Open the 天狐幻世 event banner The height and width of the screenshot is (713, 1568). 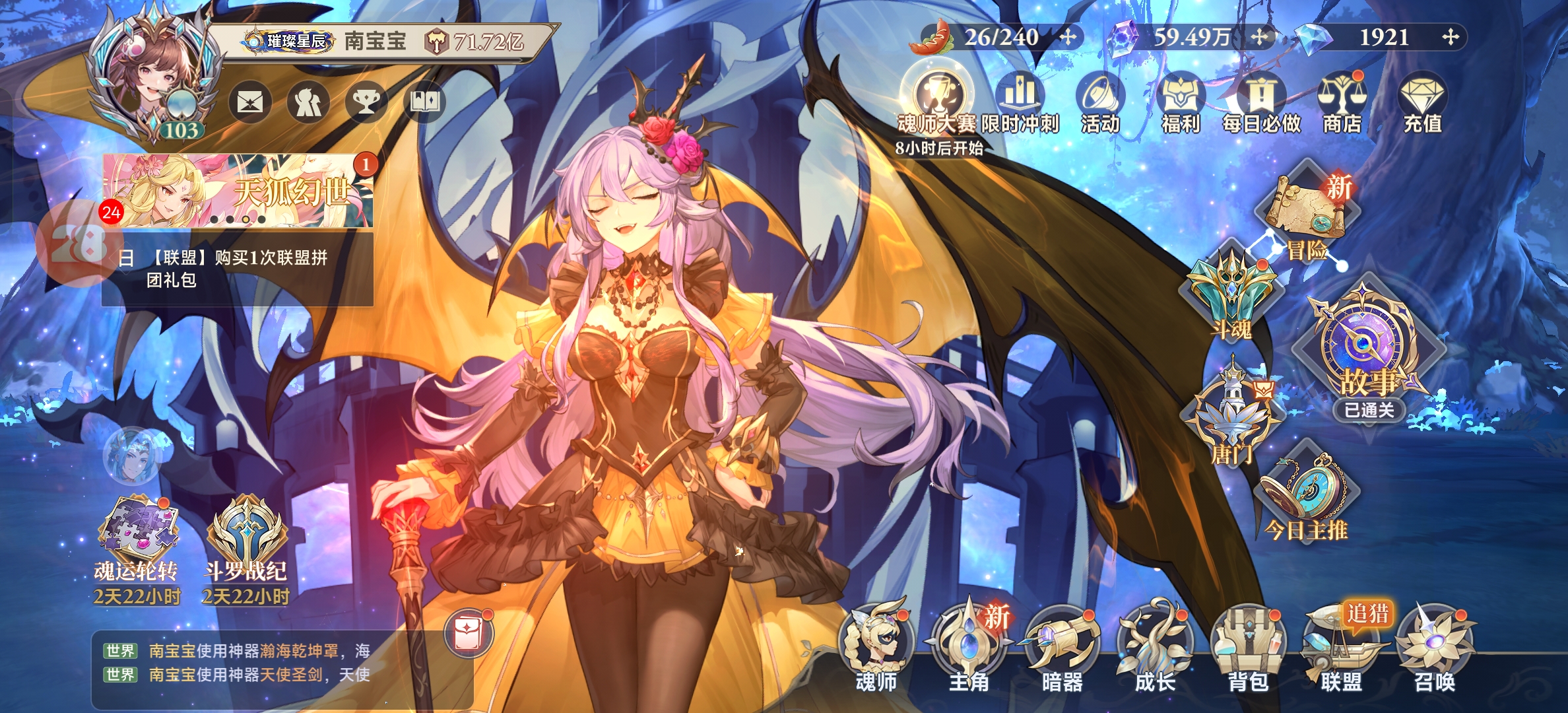click(x=238, y=191)
